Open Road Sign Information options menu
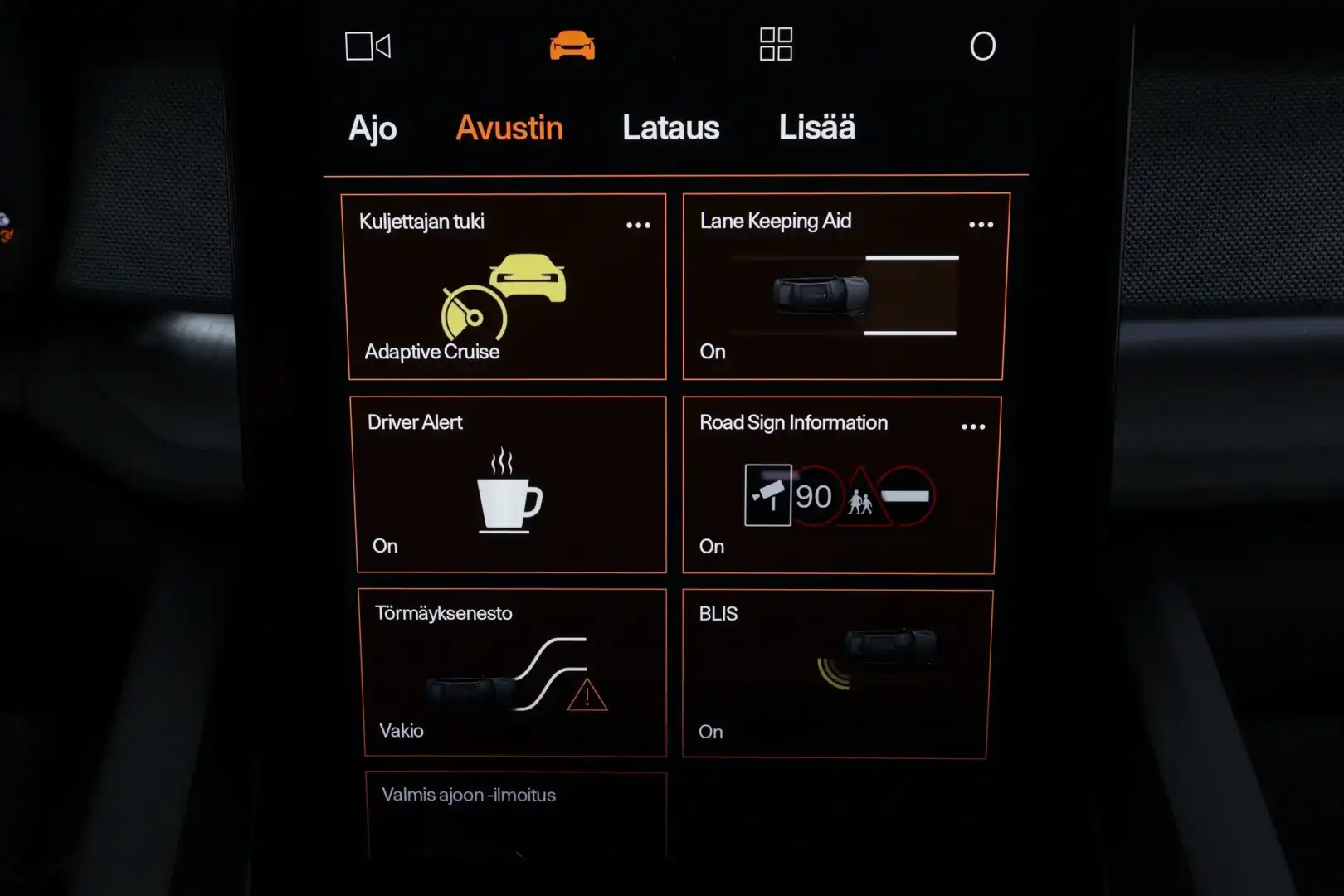 (972, 426)
